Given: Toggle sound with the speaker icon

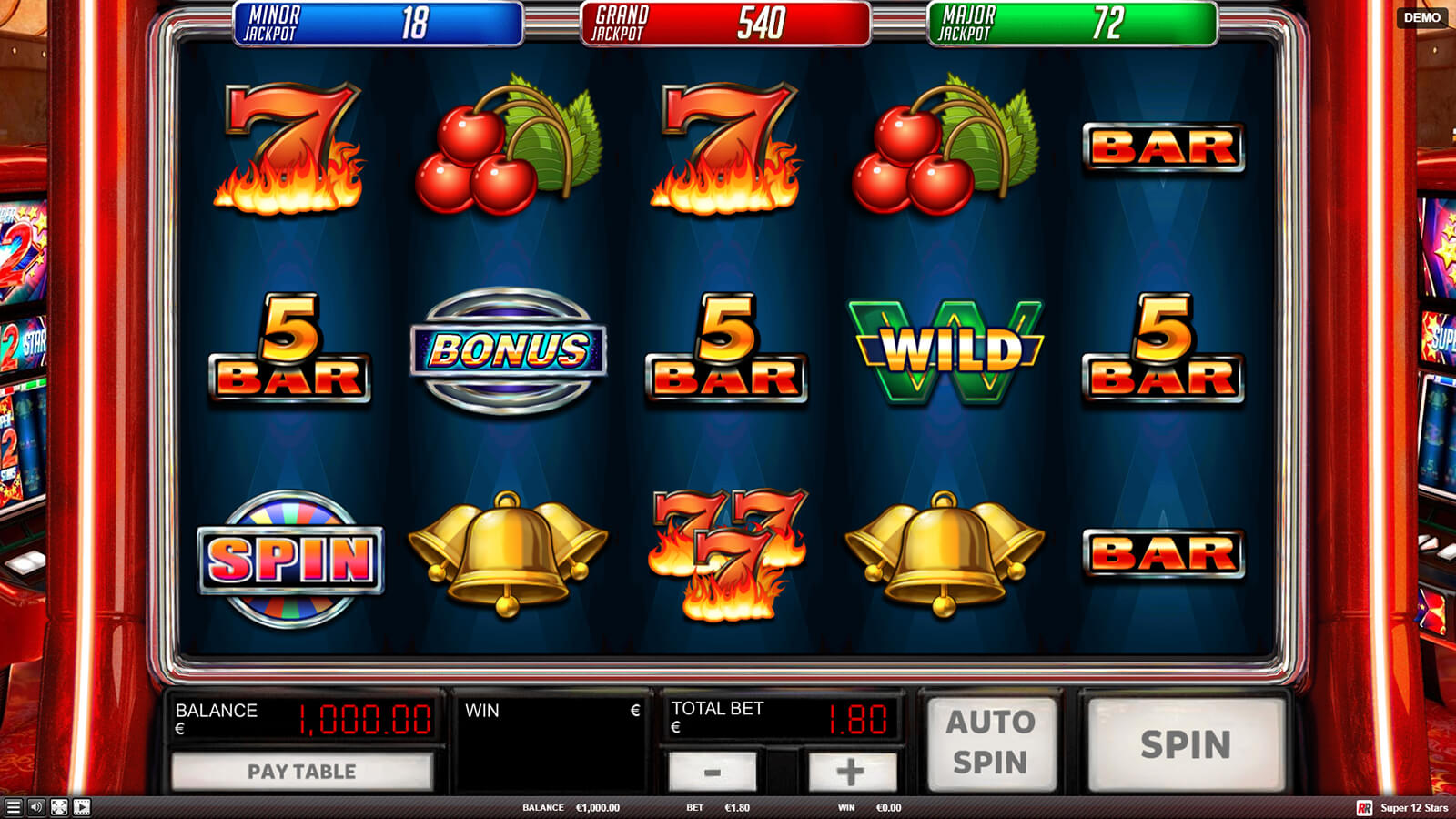Looking at the screenshot, I should coord(36,807).
